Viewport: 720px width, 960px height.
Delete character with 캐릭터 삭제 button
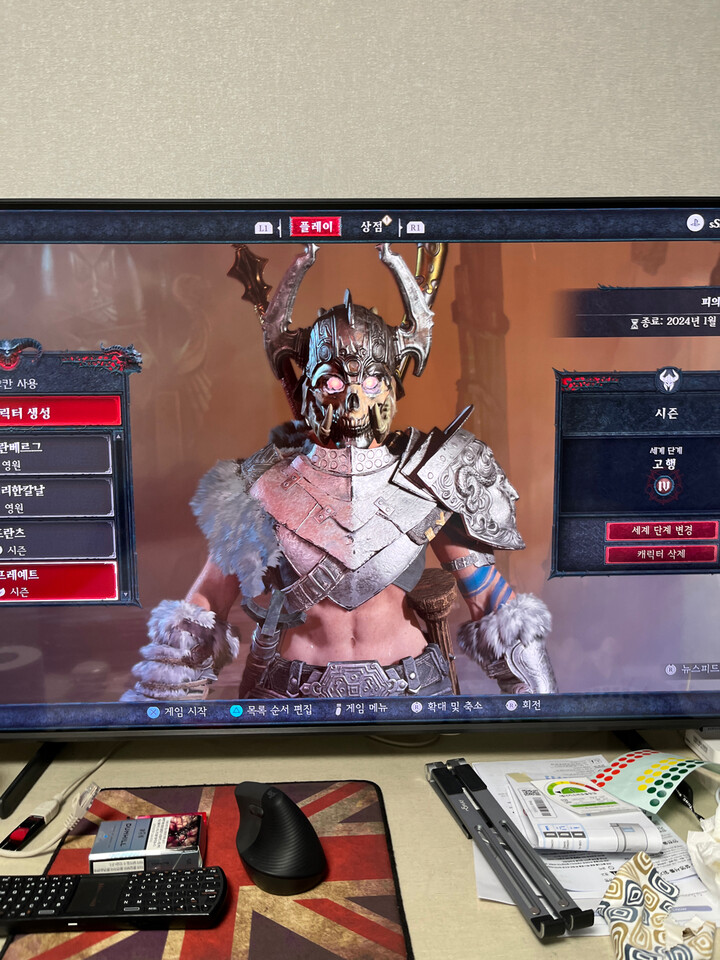pyautogui.click(x=661, y=553)
